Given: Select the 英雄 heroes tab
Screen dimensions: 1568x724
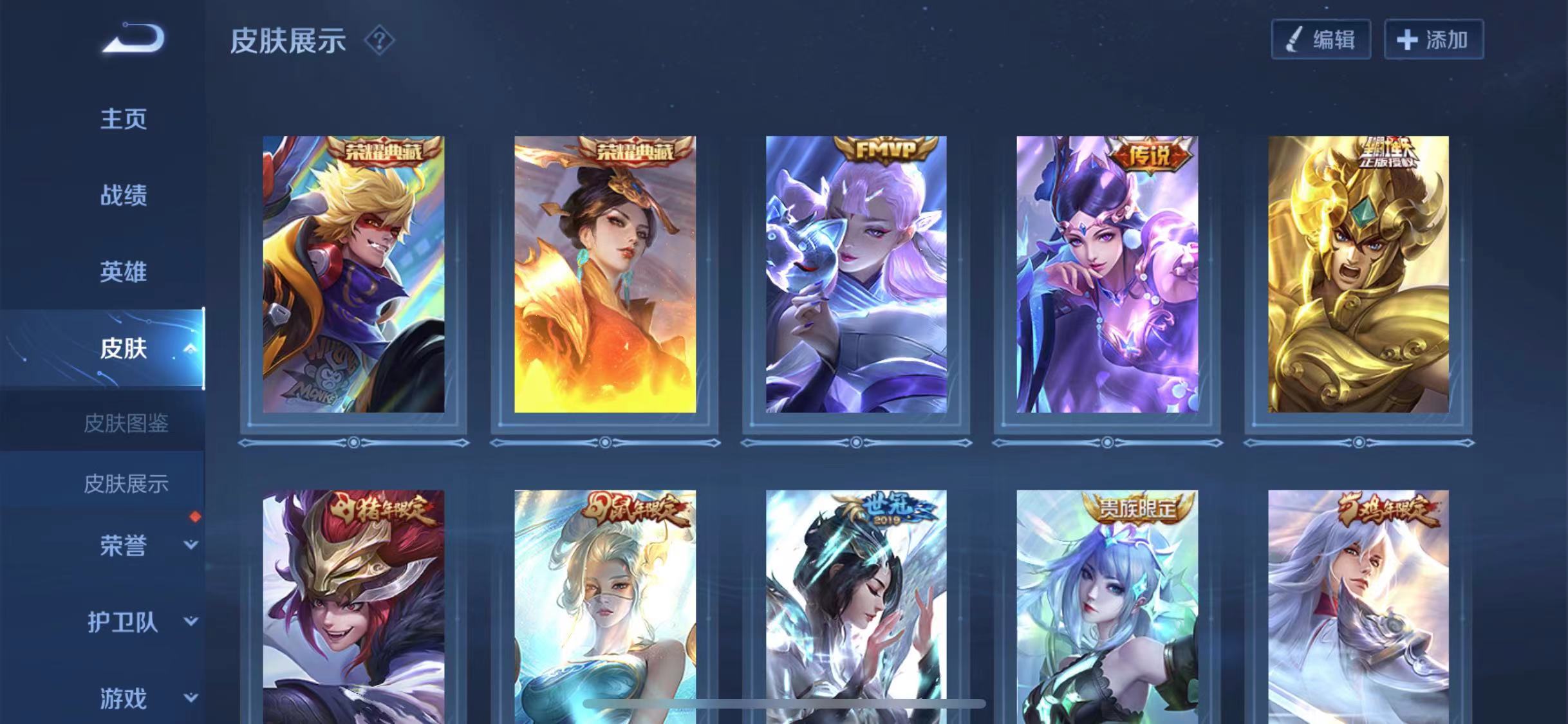Looking at the screenshot, I should click(123, 272).
